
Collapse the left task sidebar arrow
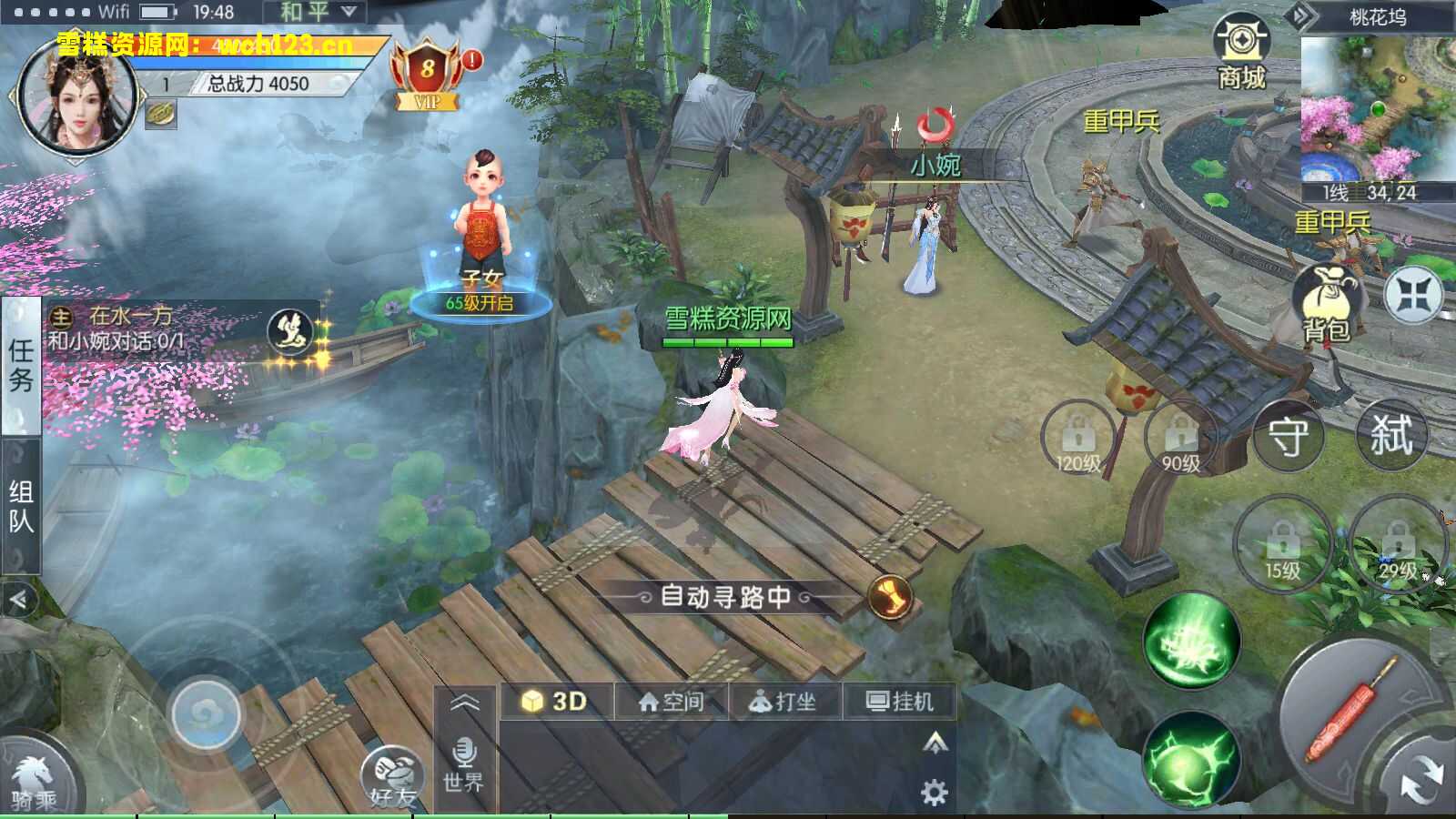(20, 599)
